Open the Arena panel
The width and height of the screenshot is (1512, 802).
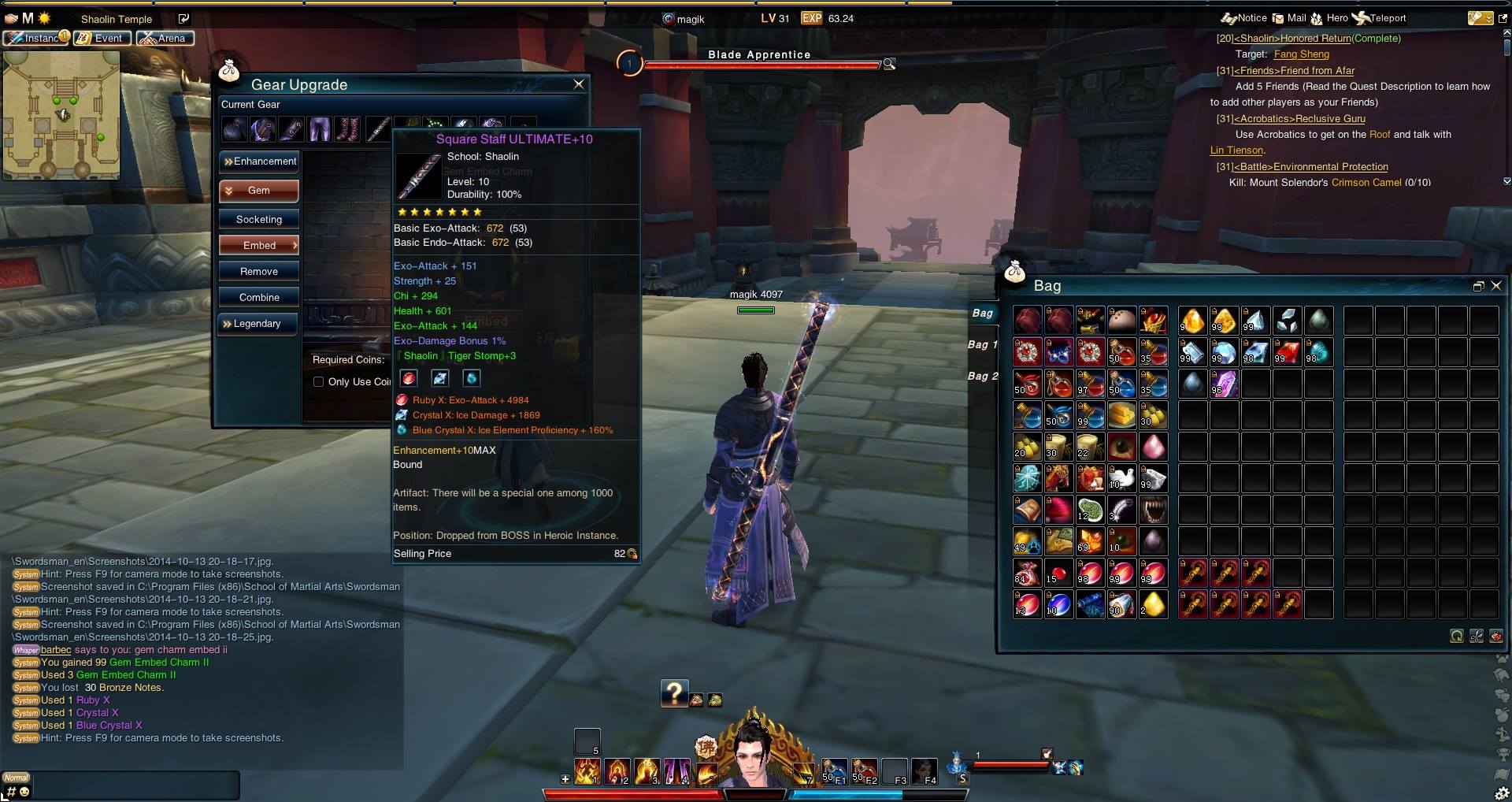pos(165,38)
